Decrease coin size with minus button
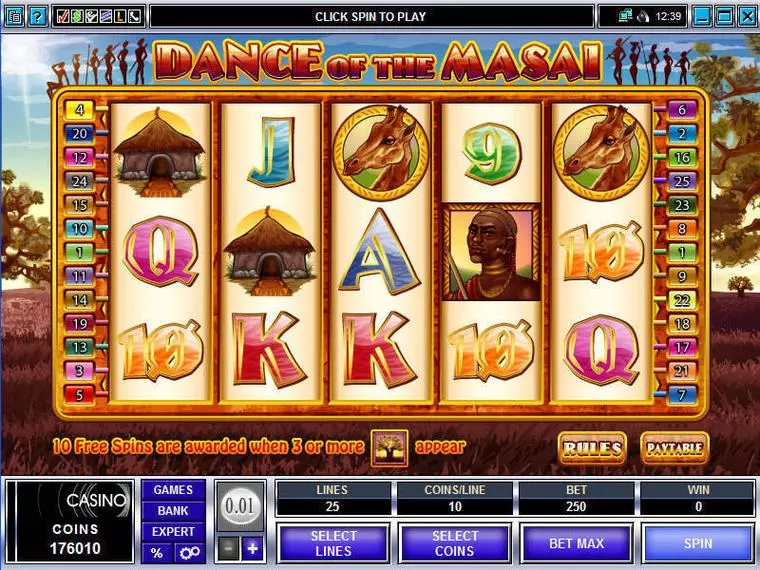Screen dimensions: 760x570 point(227,548)
